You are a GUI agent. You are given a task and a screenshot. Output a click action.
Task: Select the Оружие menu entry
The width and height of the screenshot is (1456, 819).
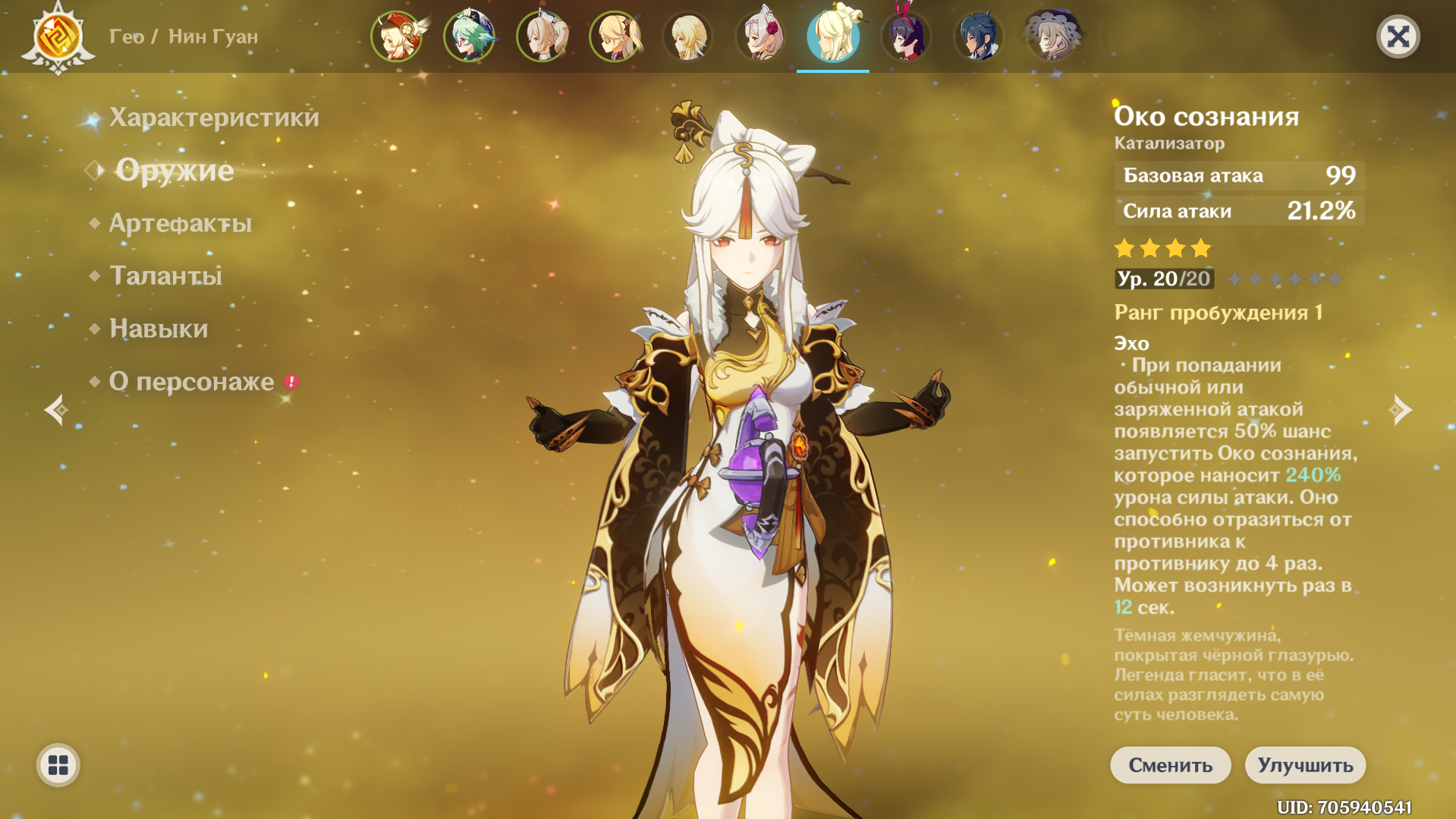(x=175, y=170)
